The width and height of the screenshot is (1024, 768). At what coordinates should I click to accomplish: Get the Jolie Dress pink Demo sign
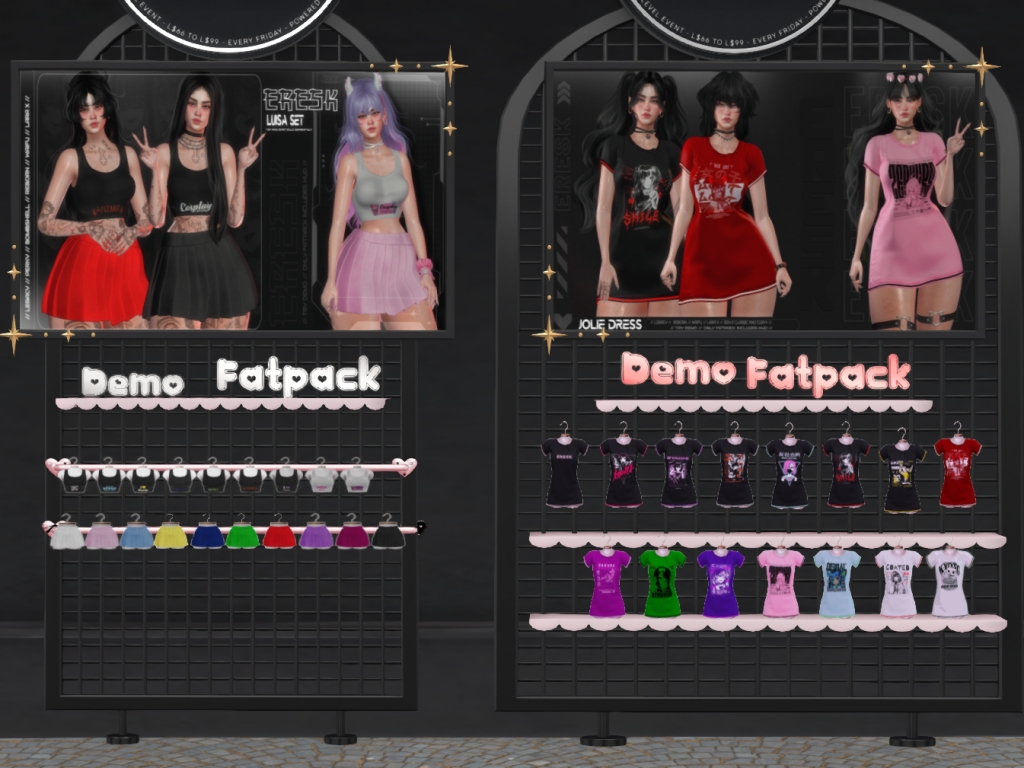[x=677, y=370]
